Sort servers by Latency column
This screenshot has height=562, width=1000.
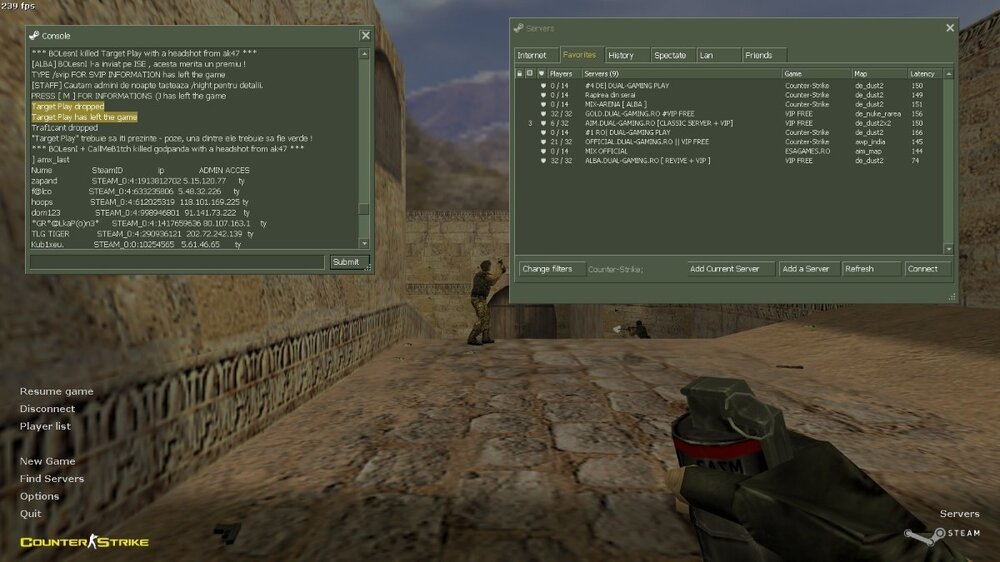[922, 73]
